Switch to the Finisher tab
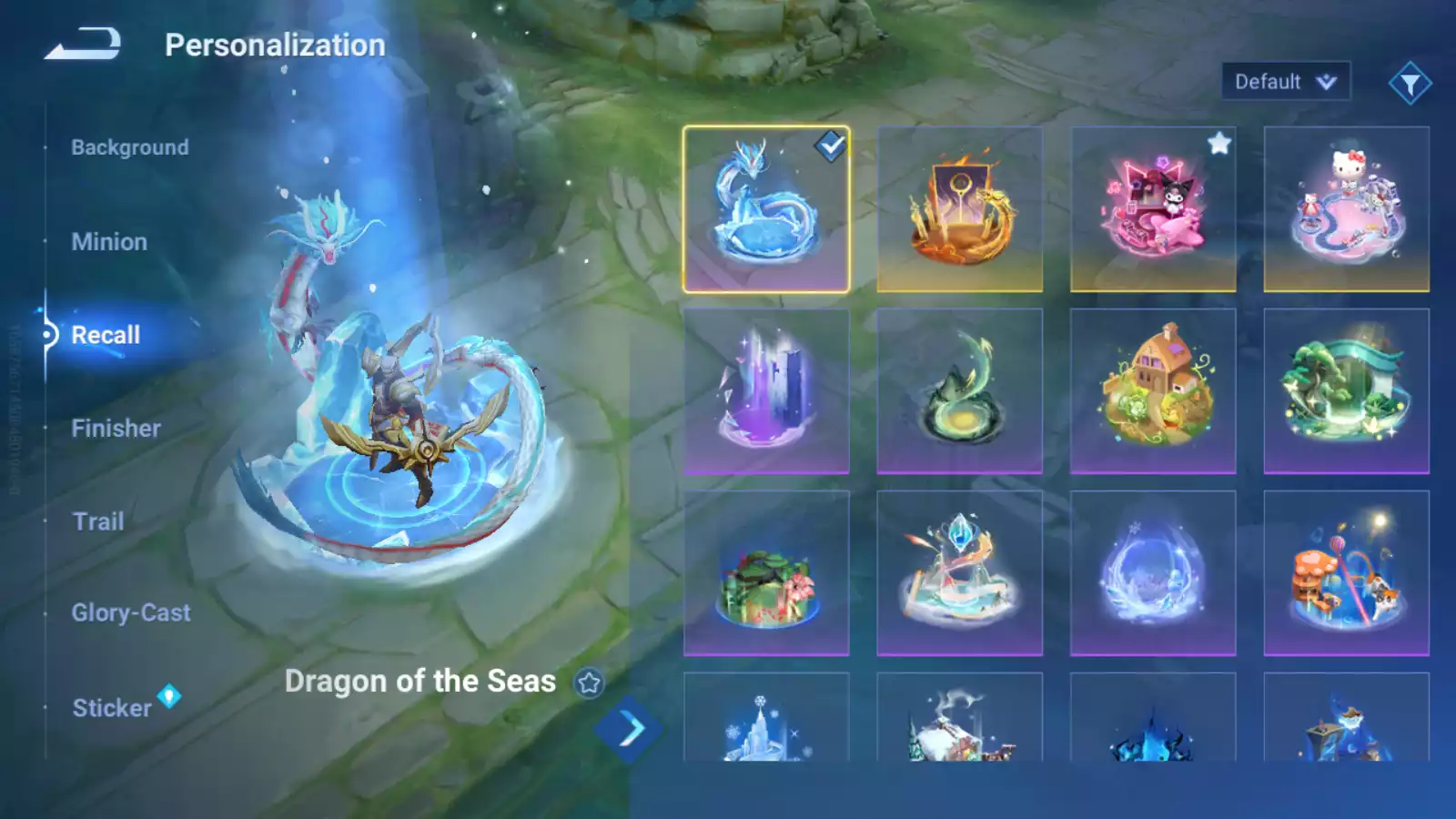Image resolution: width=1456 pixels, height=819 pixels. pos(116,429)
